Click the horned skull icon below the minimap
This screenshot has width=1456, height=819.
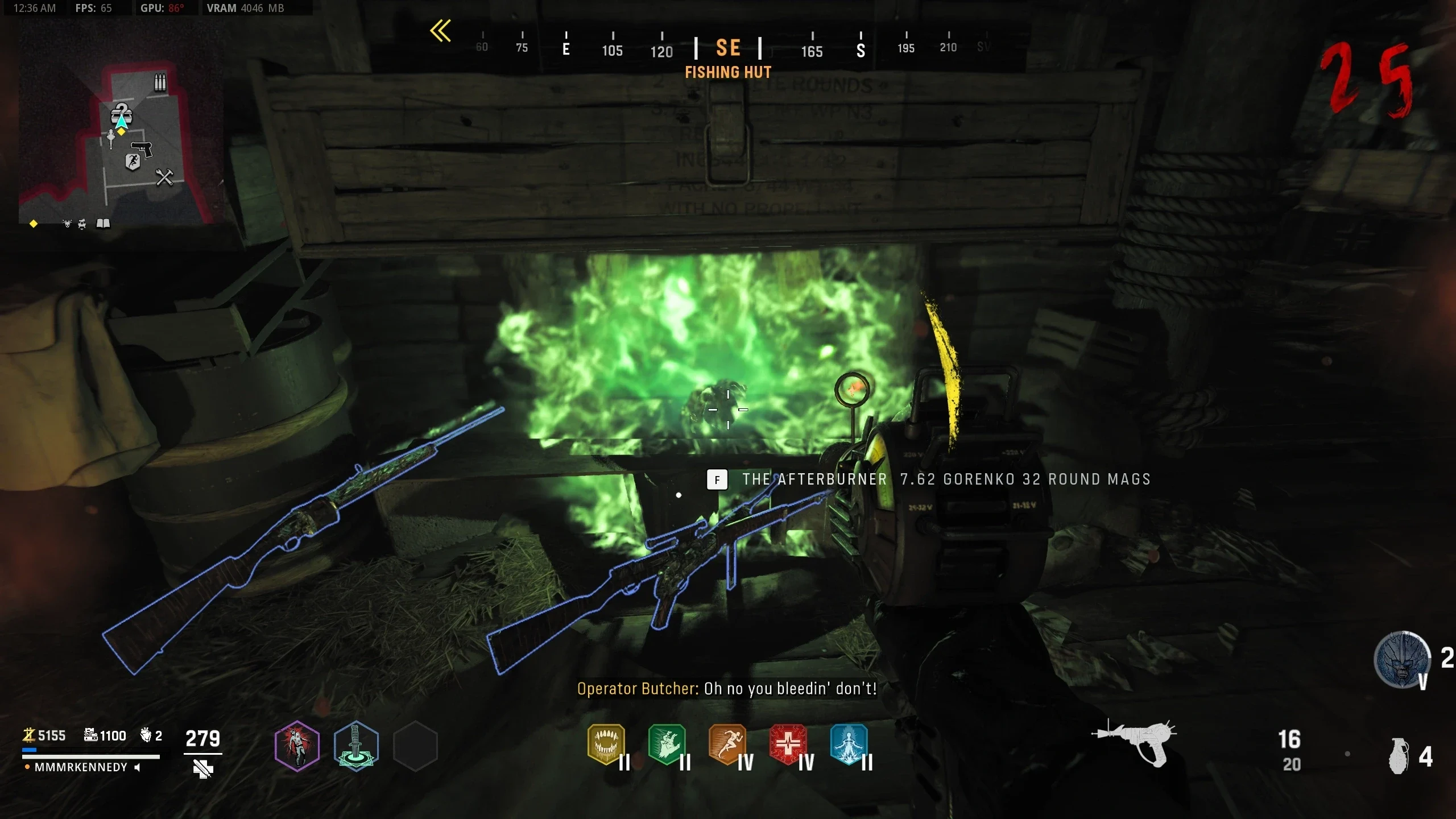(67, 224)
